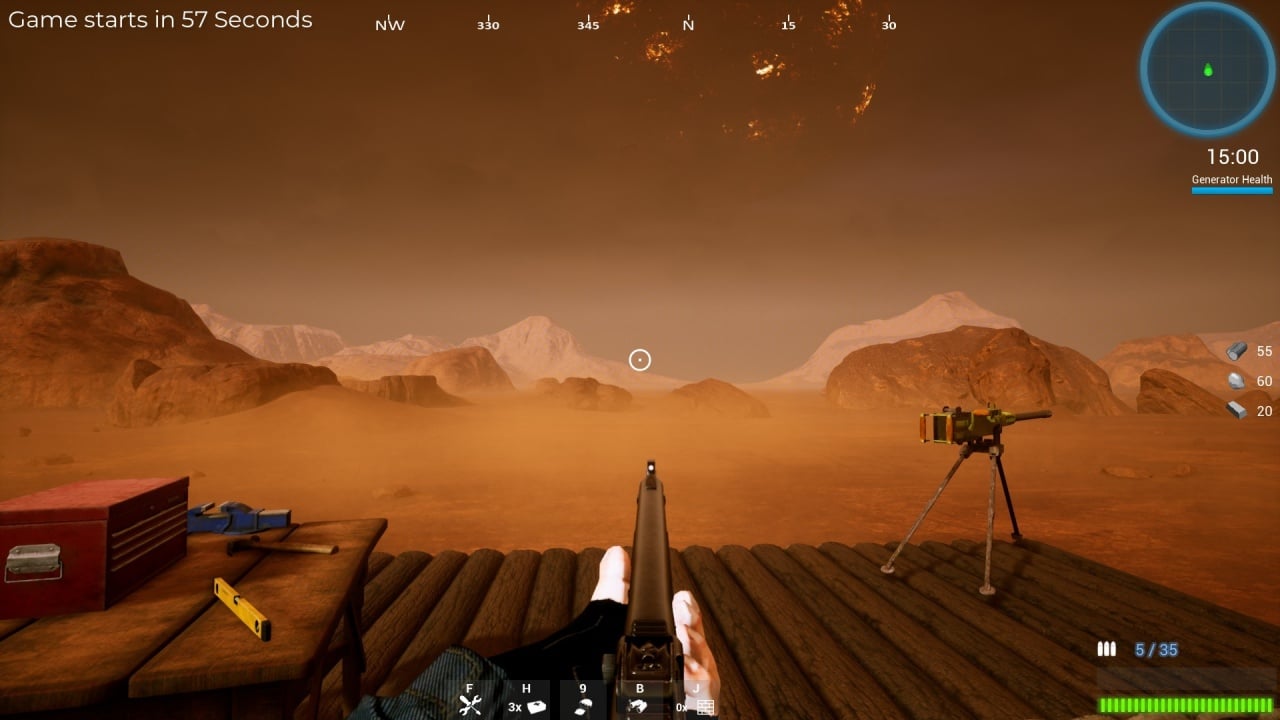The image size is (1280, 720).
Task: Select the hotbar slot labeled 9
Action: (x=583, y=704)
